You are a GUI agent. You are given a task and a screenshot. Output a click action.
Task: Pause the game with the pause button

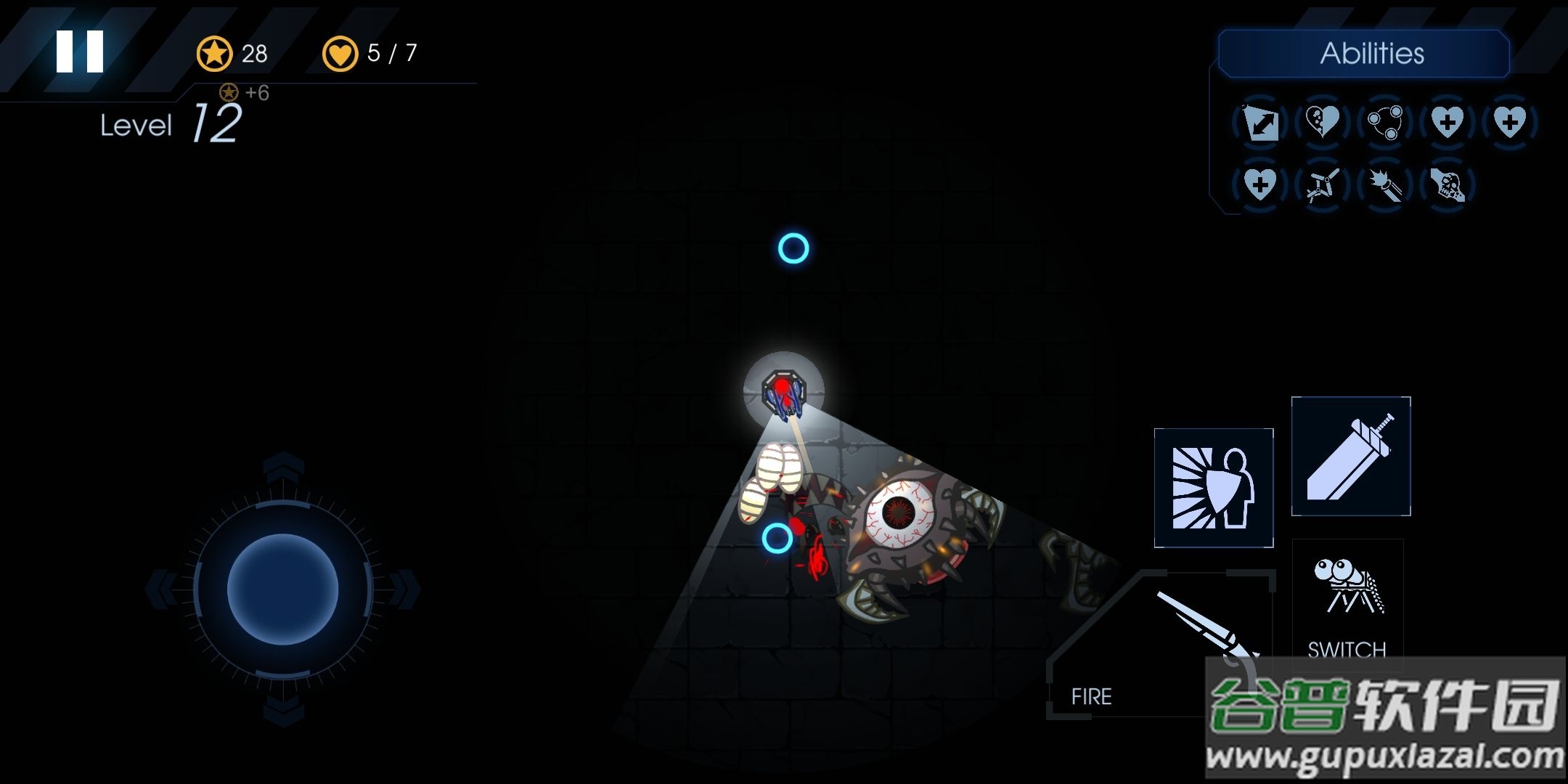click(x=80, y=52)
